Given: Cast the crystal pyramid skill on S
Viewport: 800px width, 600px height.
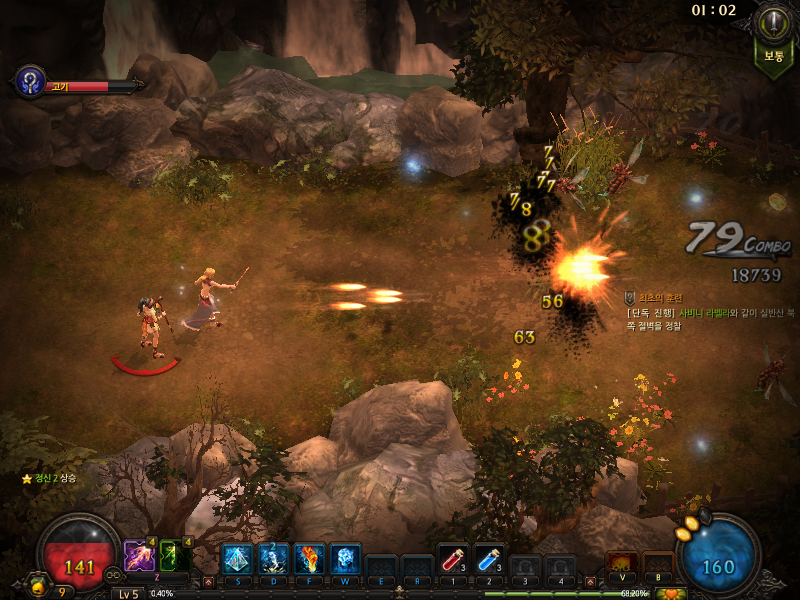Looking at the screenshot, I should pos(235,558).
